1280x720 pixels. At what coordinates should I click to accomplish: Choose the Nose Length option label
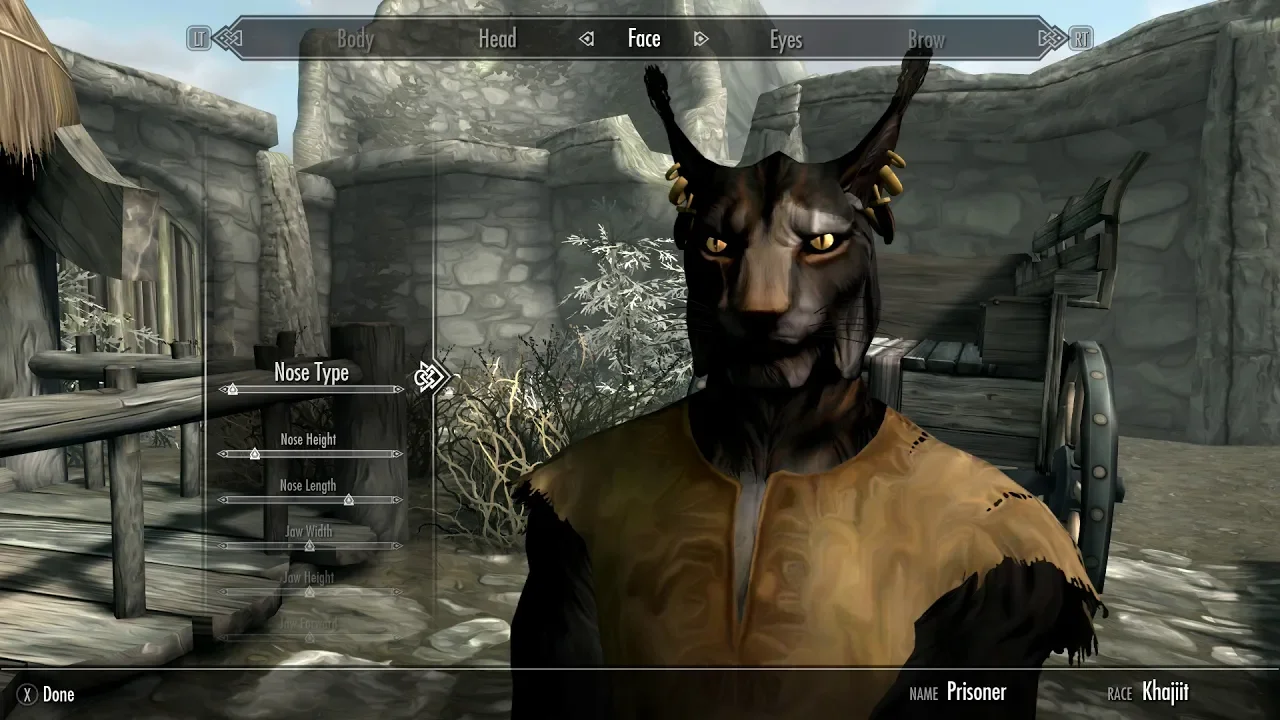coord(308,486)
